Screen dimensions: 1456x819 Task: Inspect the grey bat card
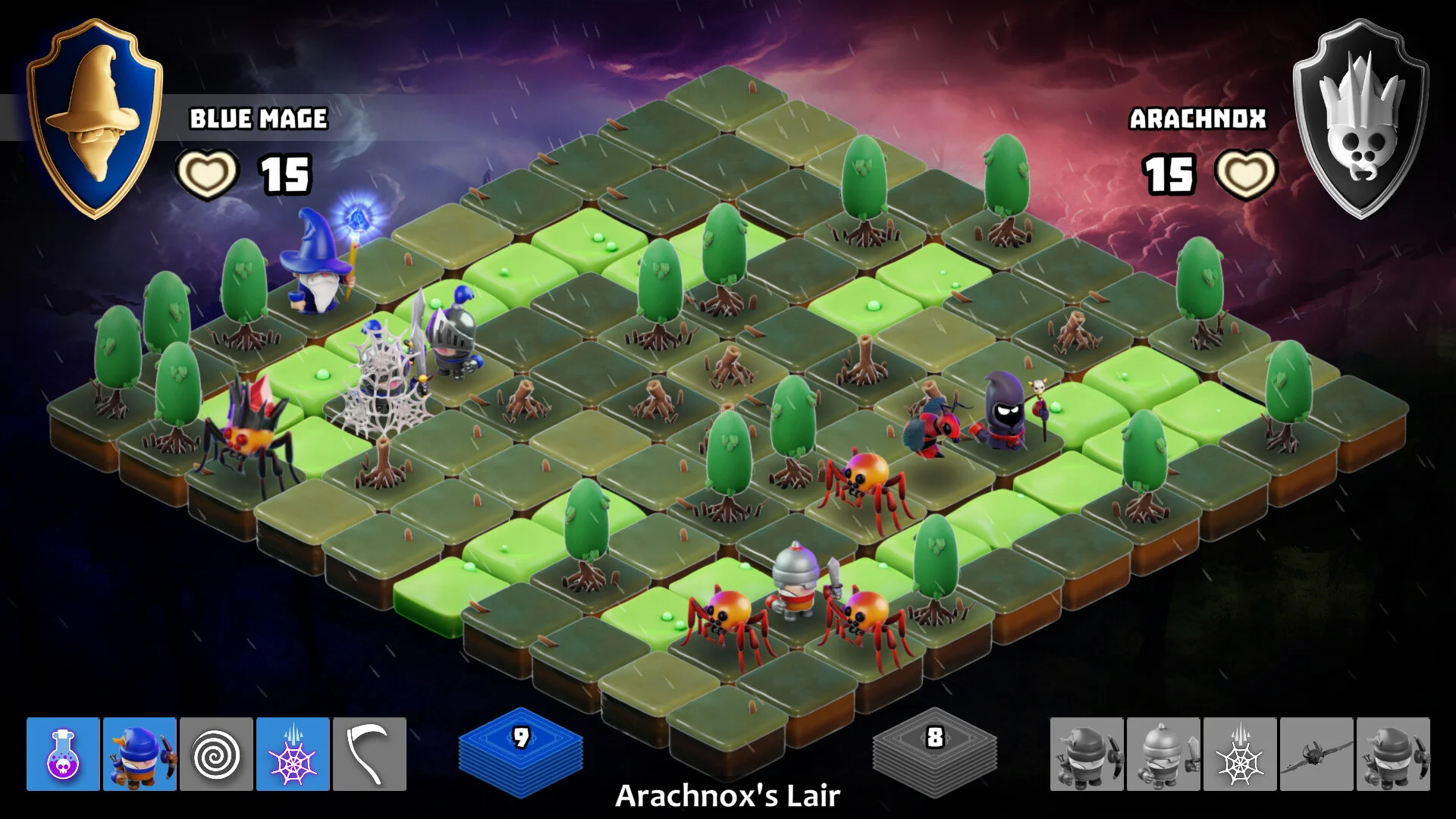coord(1316,755)
